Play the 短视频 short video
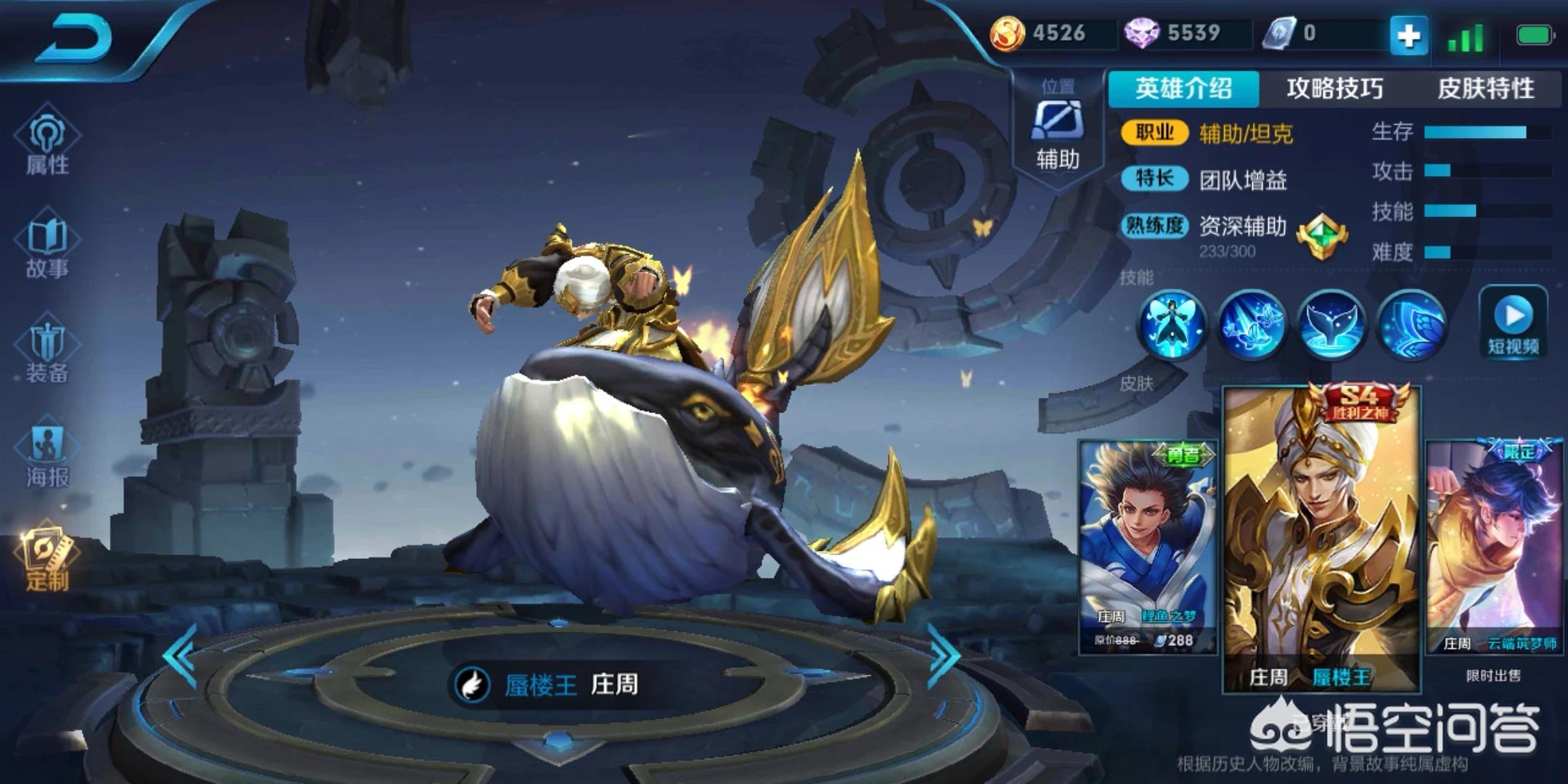 1514,323
